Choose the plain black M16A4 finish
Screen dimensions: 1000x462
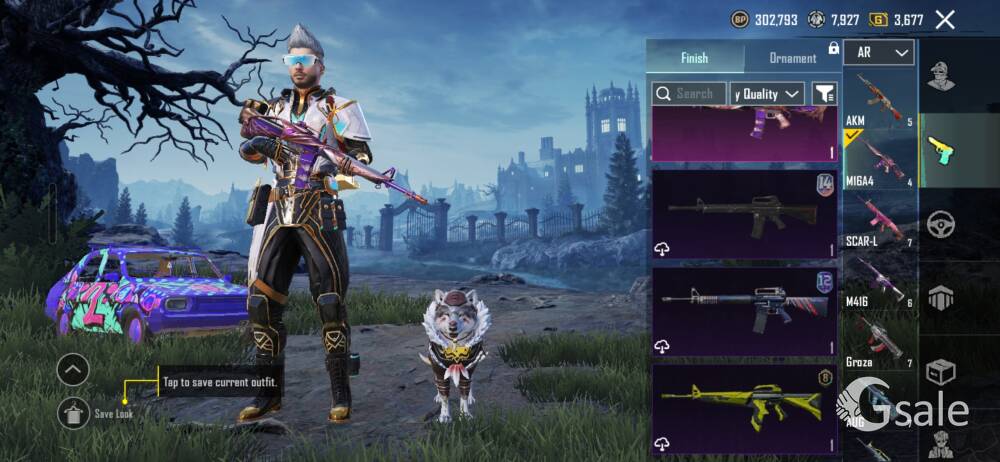(744, 213)
